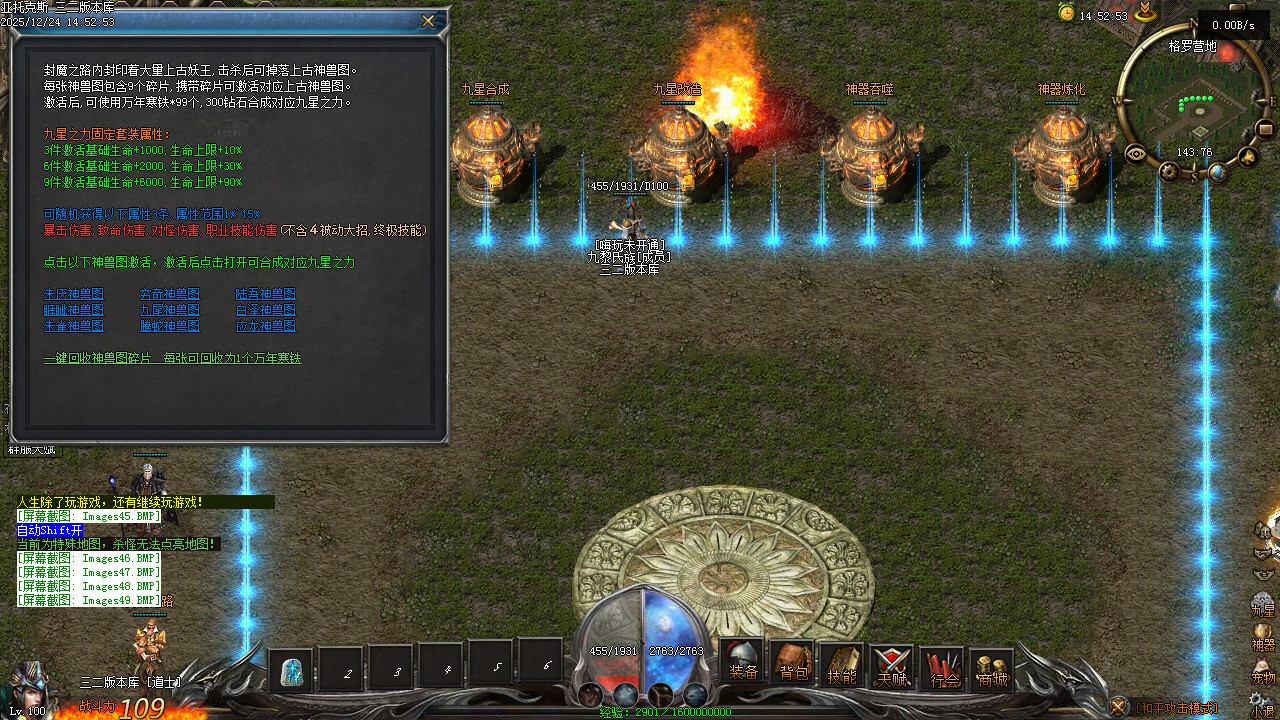
Task: Open the globe world map icon
Action: (x=1217, y=172)
